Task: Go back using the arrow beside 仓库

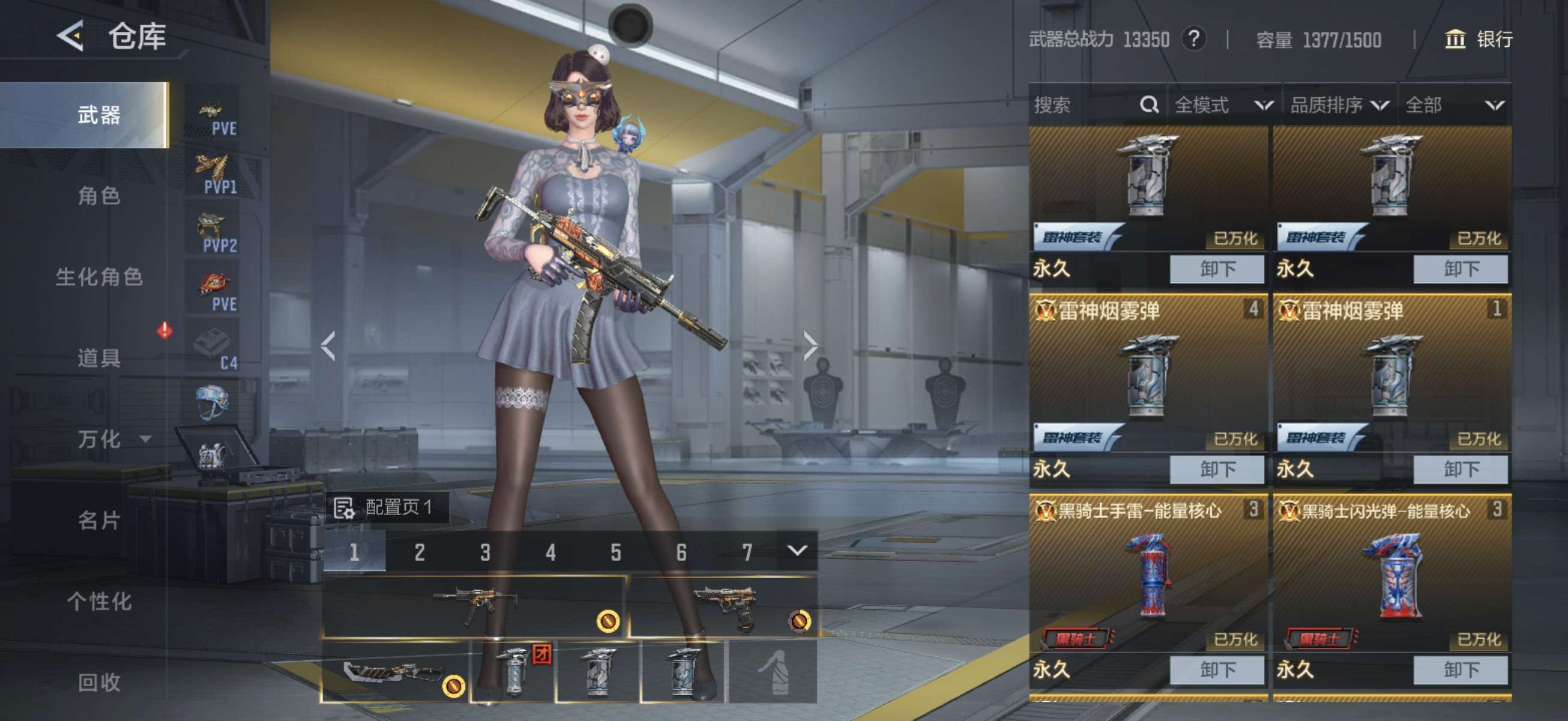Action: click(70, 36)
